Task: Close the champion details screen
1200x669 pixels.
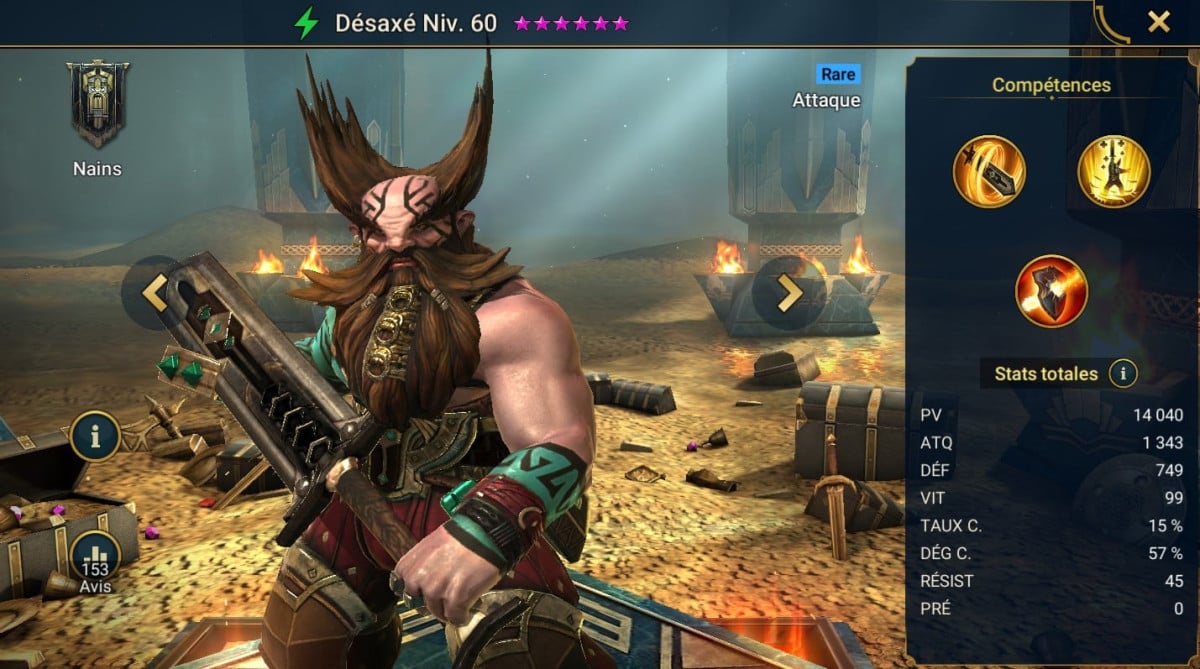Action: tap(1158, 22)
